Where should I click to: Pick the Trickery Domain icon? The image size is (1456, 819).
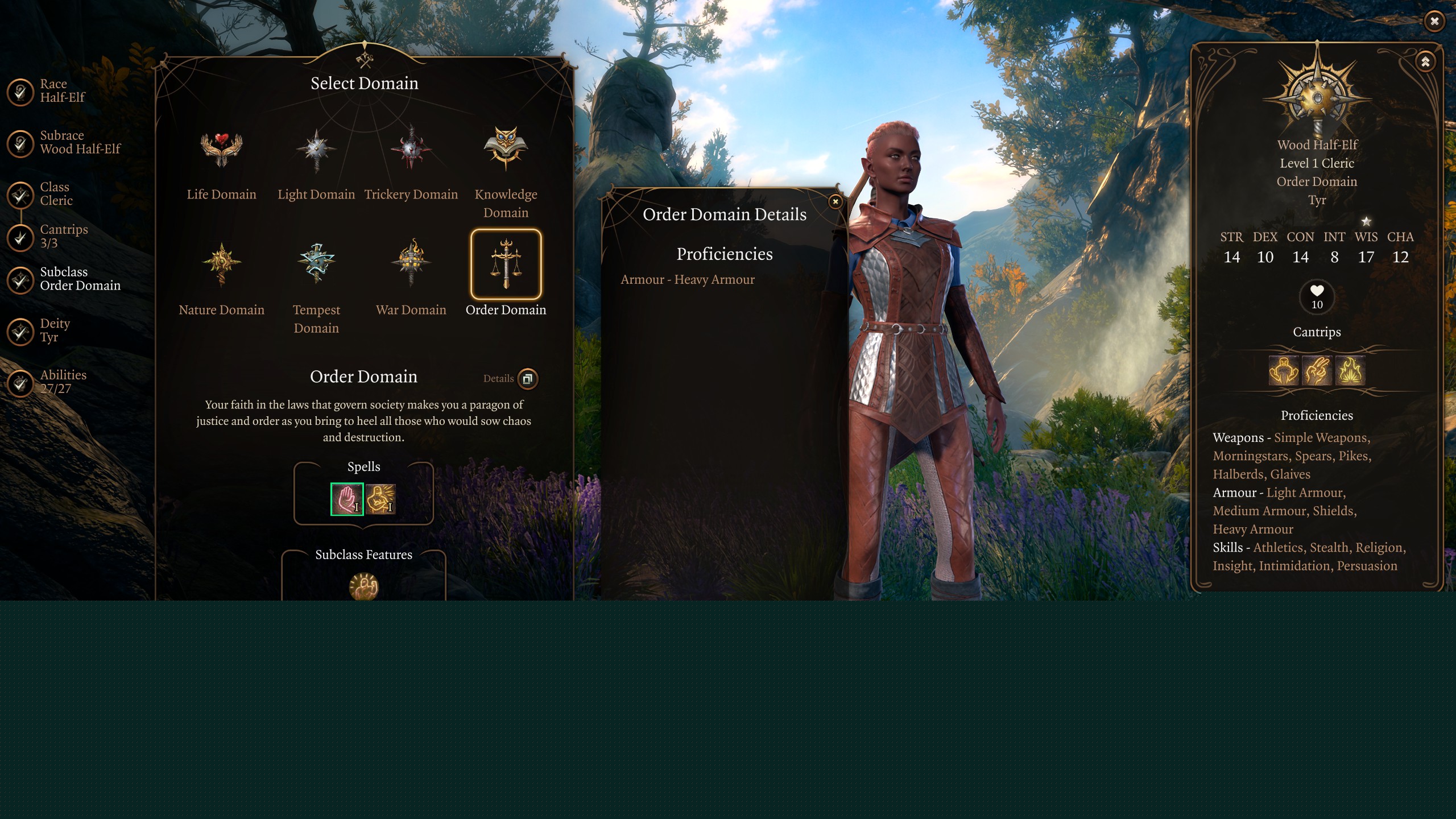pos(411,150)
